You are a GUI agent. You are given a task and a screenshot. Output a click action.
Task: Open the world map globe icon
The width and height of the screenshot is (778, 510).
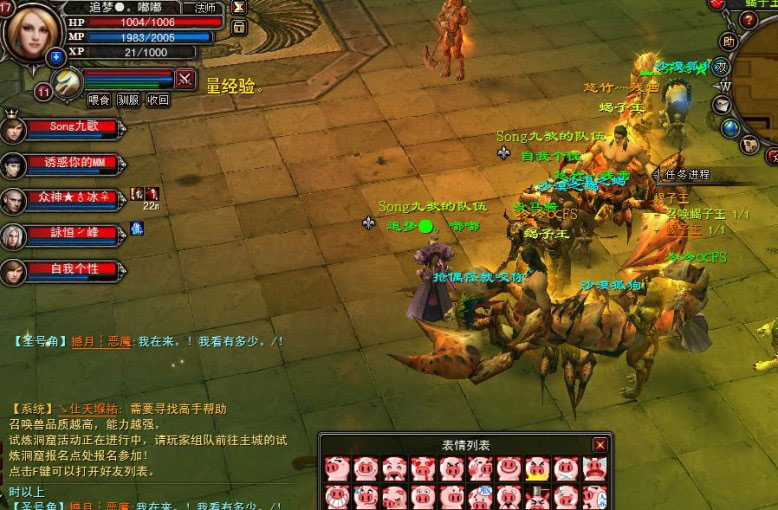(730, 128)
